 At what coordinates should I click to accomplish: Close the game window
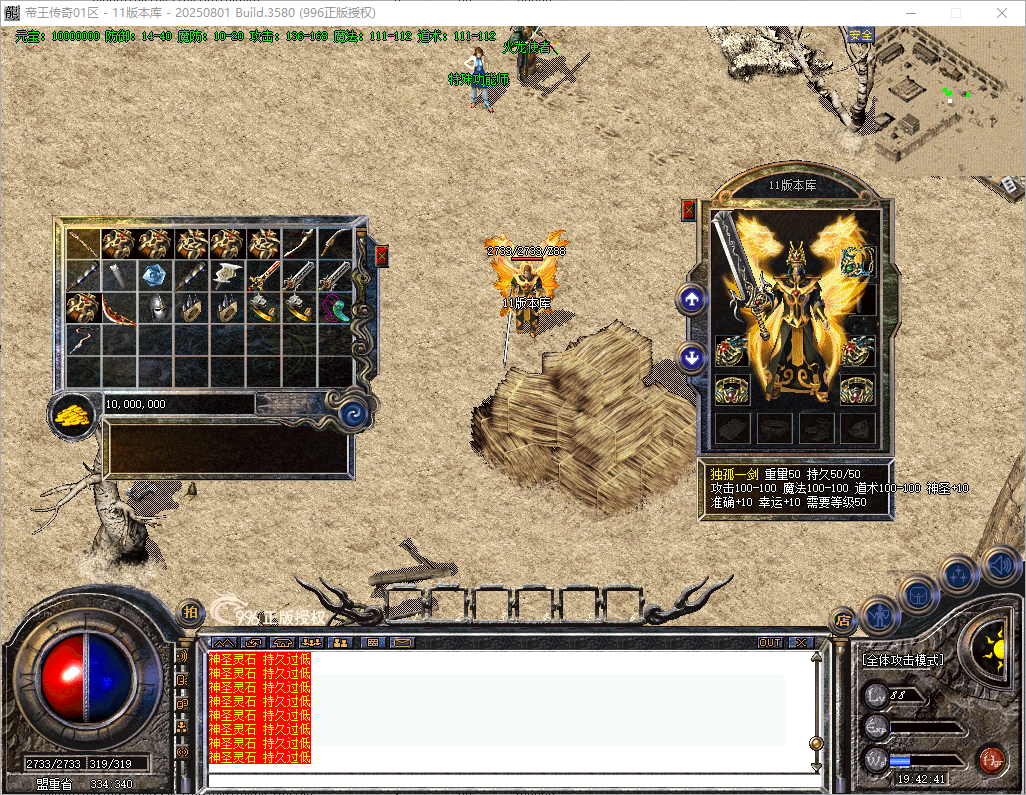pyautogui.click(x=1002, y=13)
